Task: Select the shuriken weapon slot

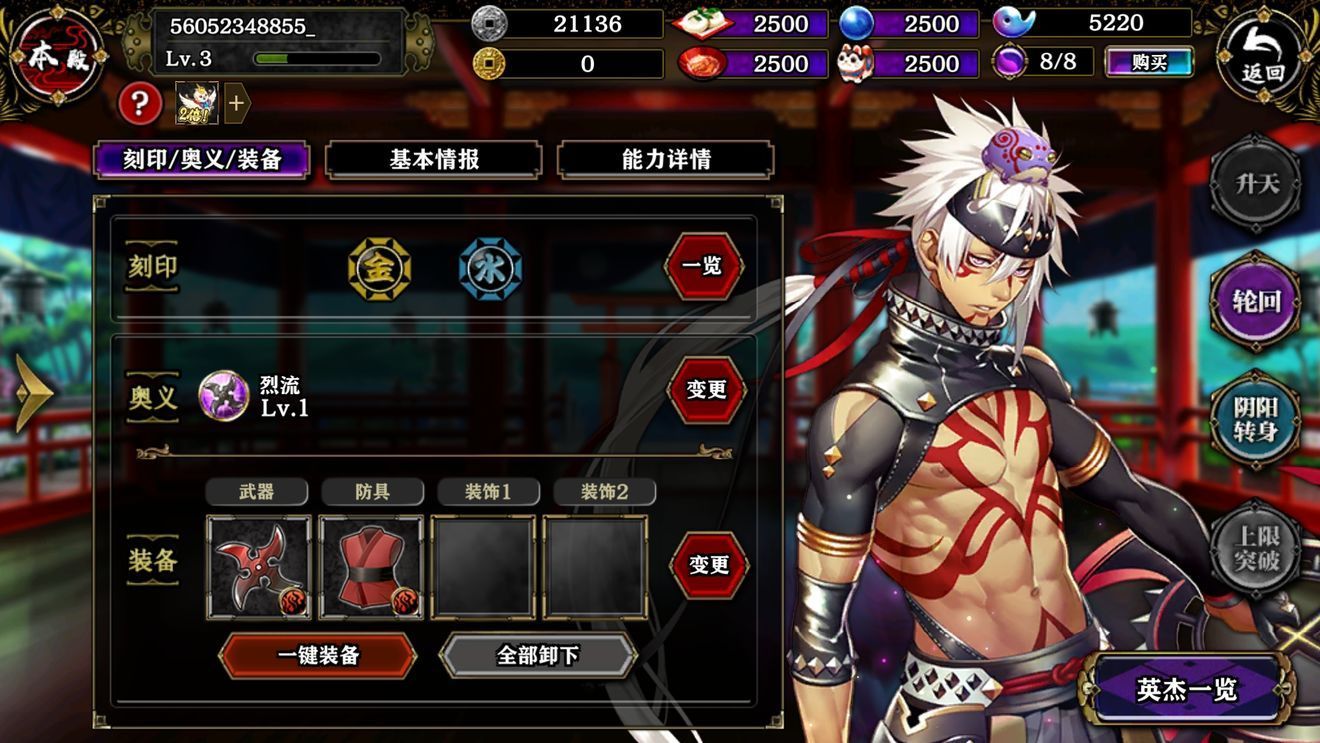Action: point(259,567)
